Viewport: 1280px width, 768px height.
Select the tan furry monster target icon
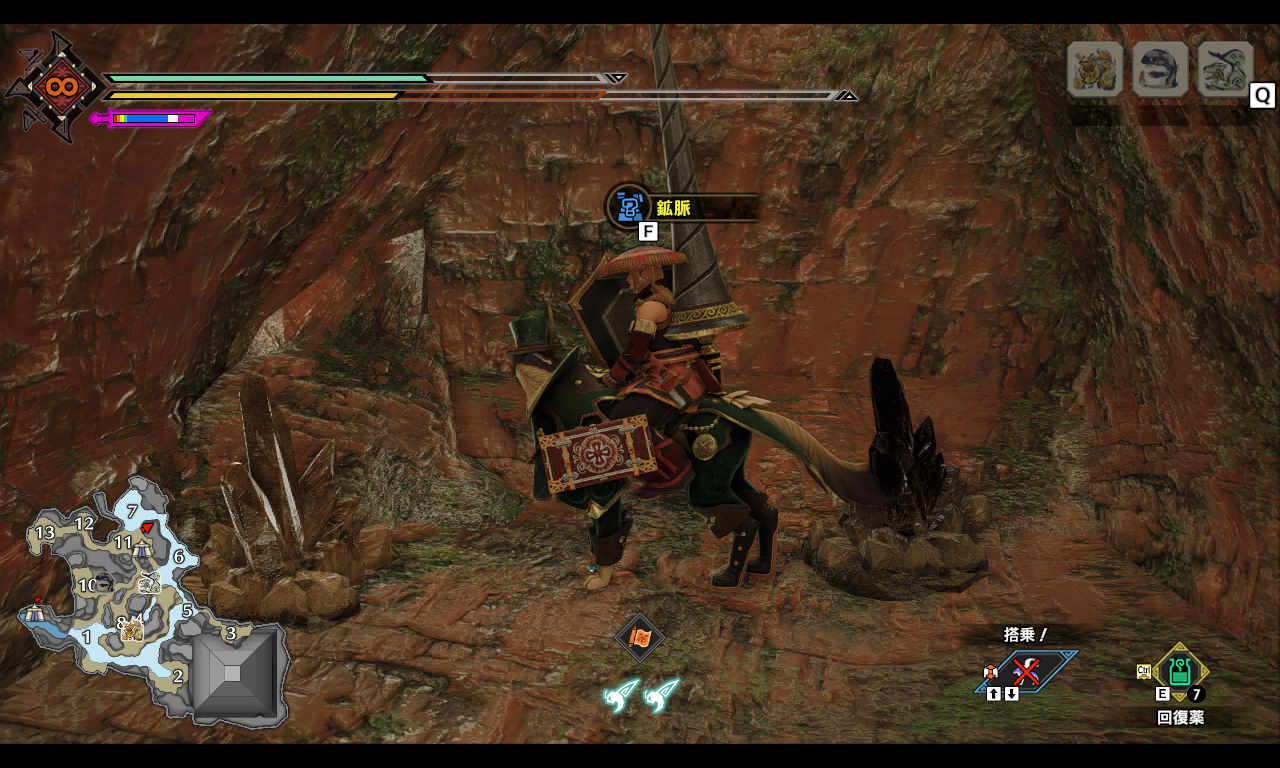click(x=1095, y=69)
